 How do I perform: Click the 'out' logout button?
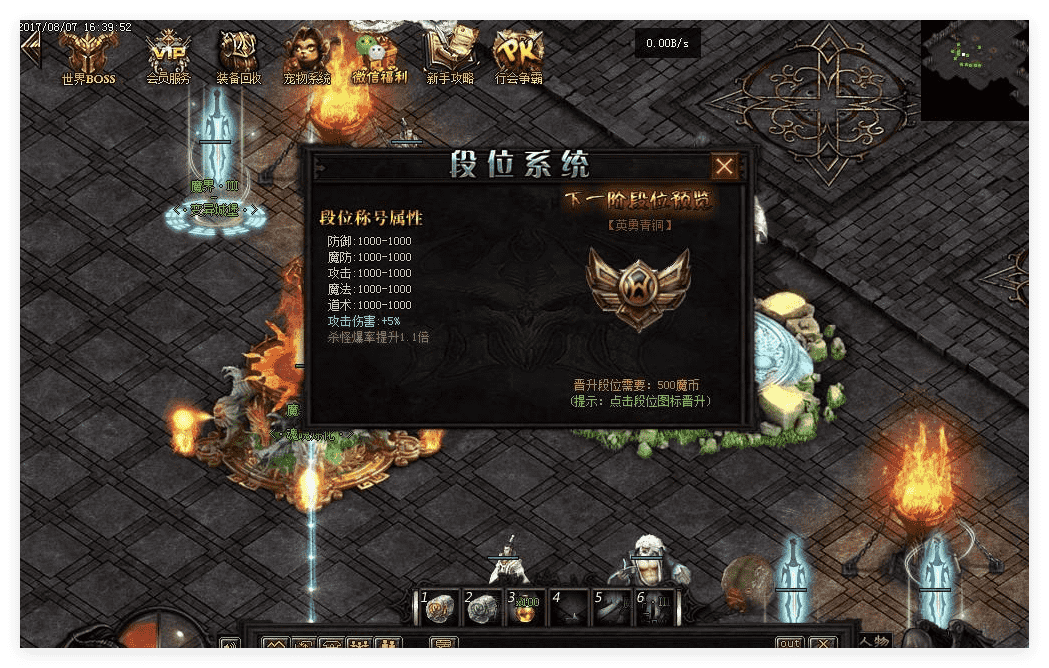click(x=789, y=644)
